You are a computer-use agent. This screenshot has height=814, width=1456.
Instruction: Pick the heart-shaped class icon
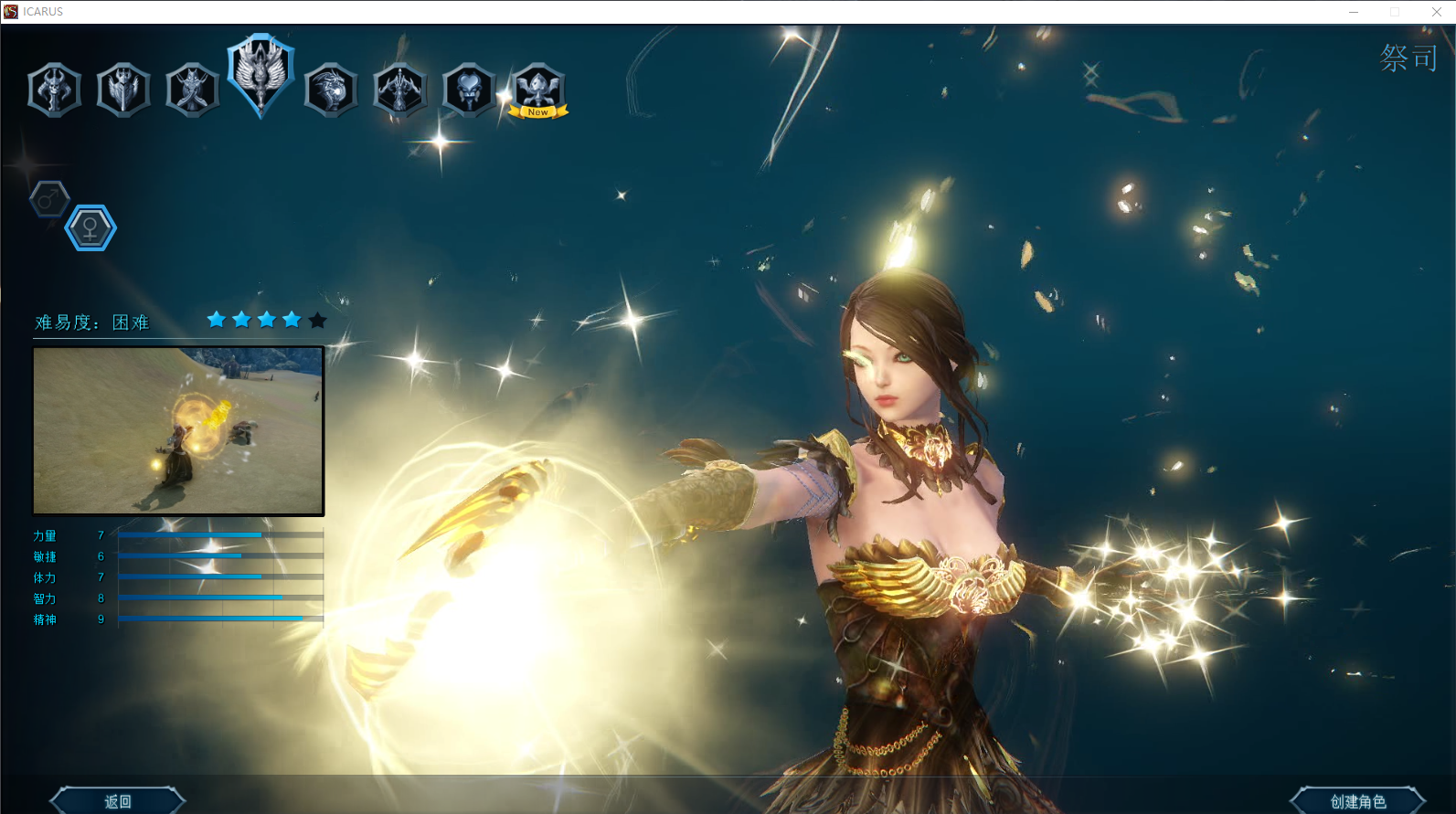(x=469, y=90)
